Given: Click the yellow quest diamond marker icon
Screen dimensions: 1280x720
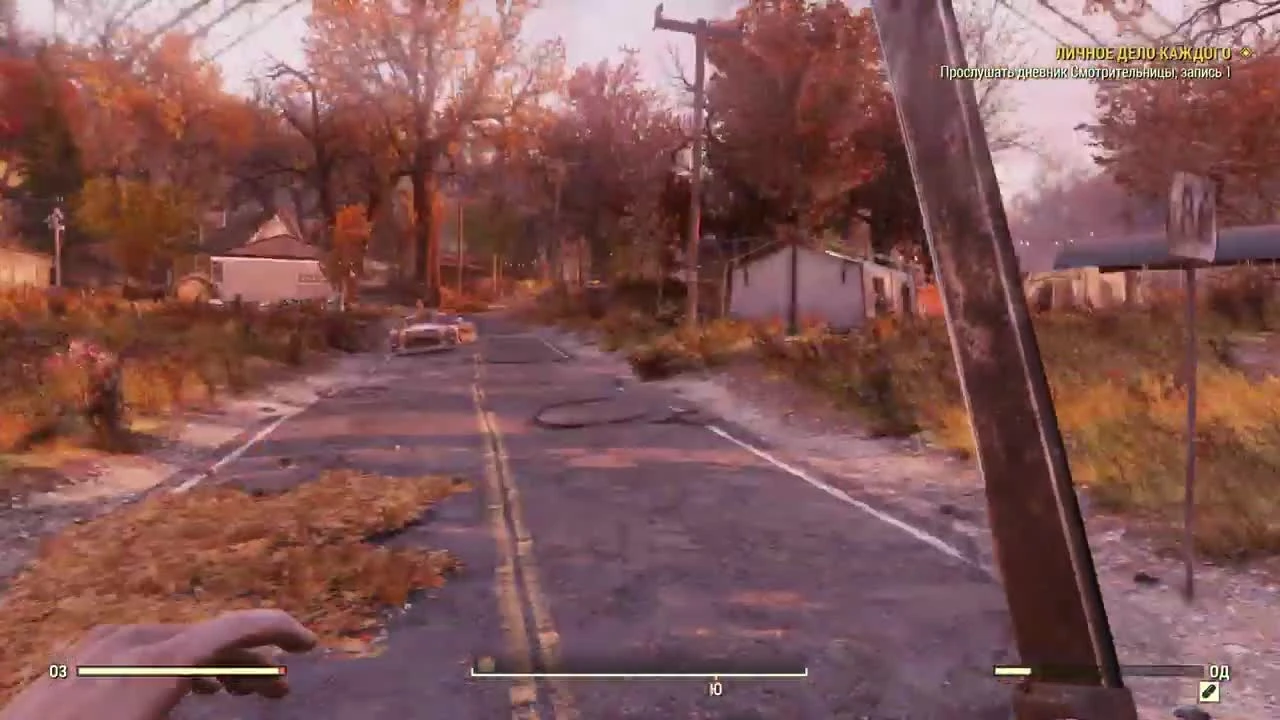Looking at the screenshot, I should [1243, 54].
